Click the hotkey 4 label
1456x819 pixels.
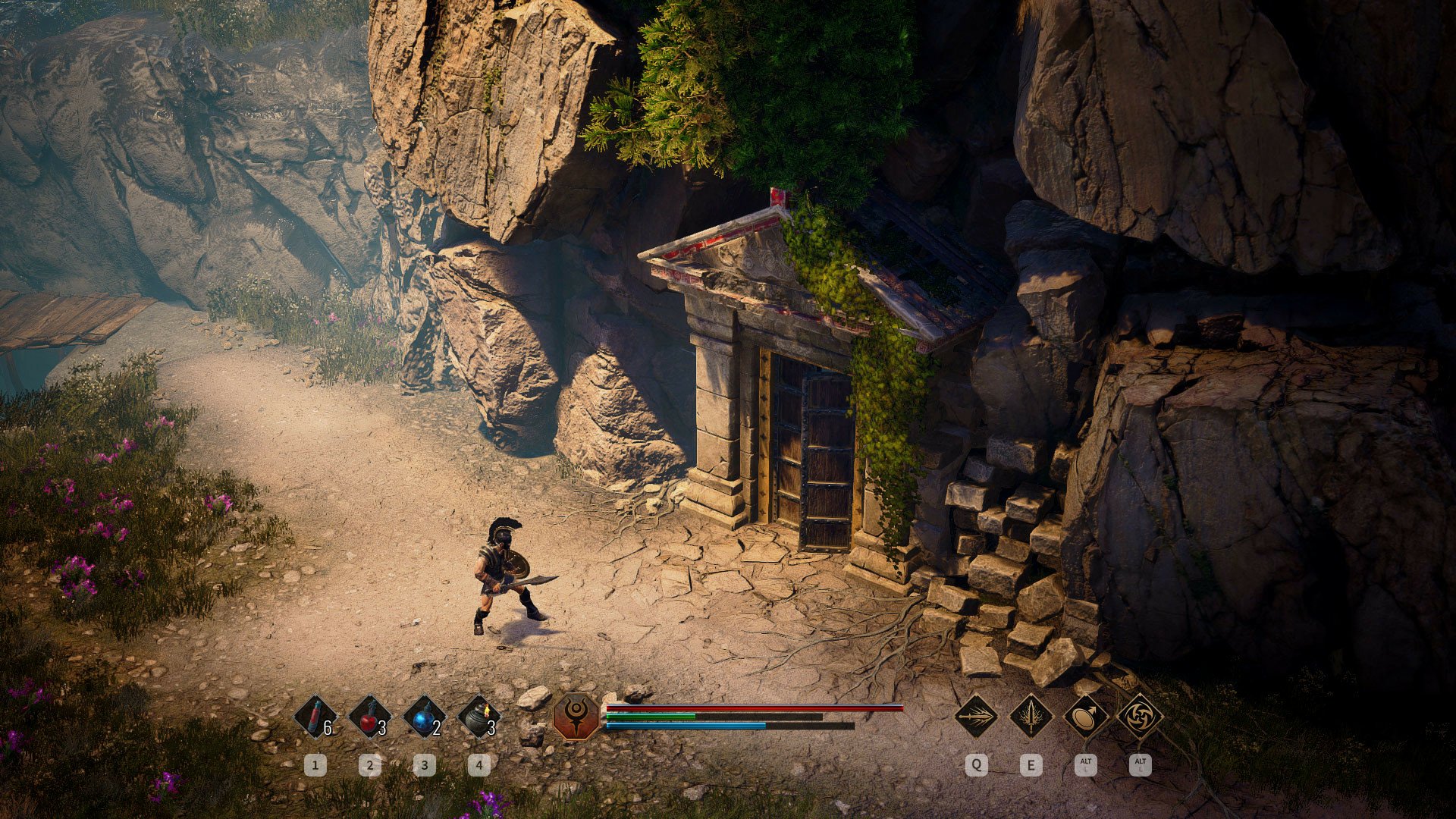click(x=478, y=766)
